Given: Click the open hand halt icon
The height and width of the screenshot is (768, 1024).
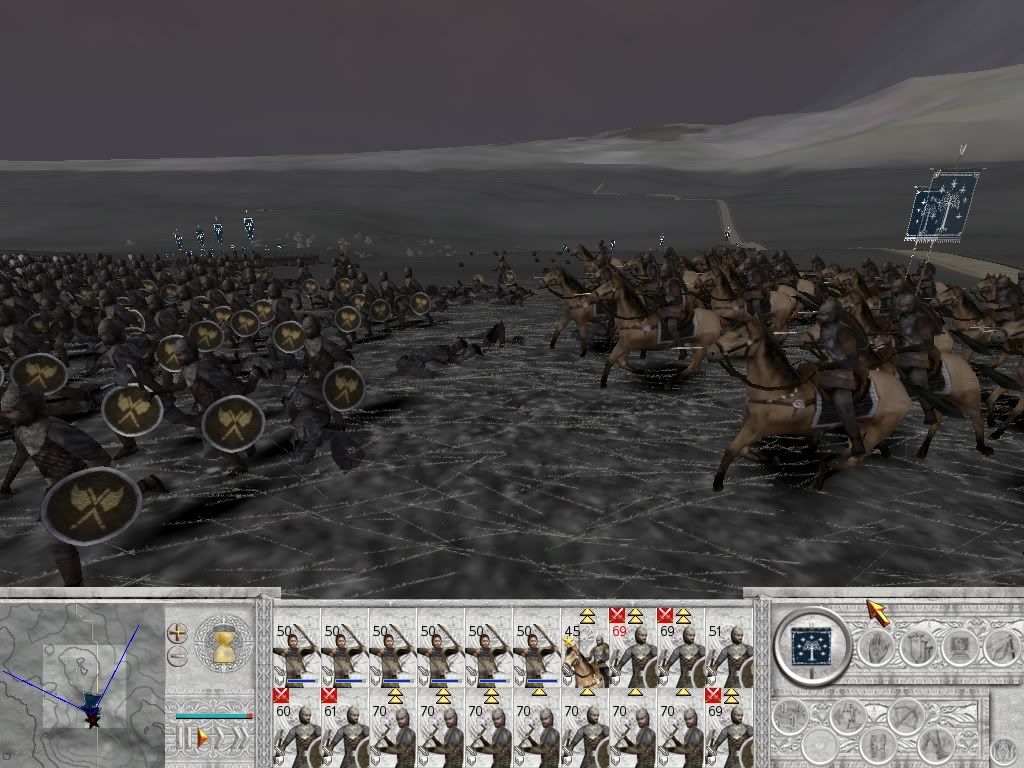Looking at the screenshot, I should (x=875, y=649).
